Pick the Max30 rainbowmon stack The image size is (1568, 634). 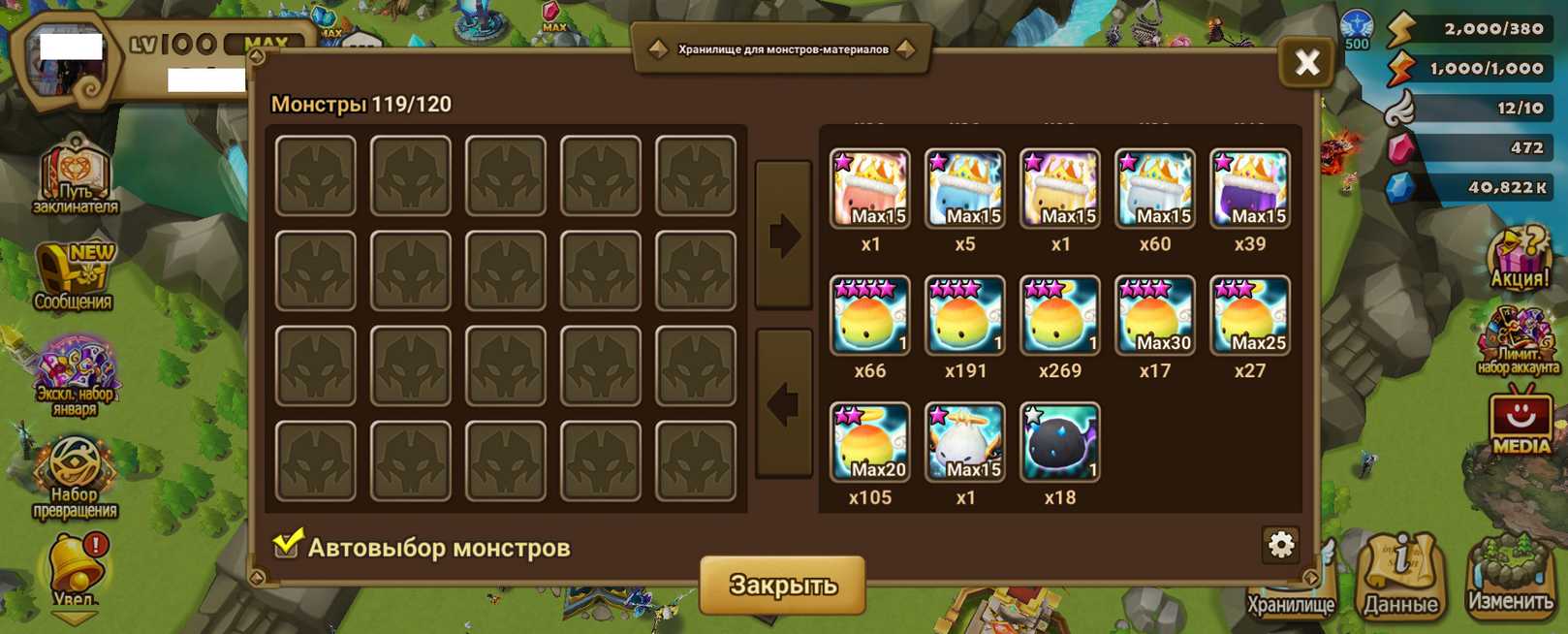point(1154,315)
